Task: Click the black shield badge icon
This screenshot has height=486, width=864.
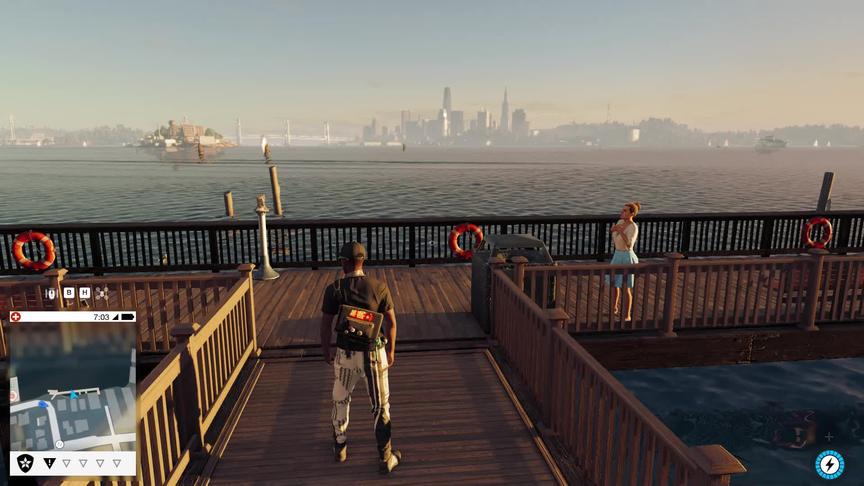Action: pyautogui.click(x=25, y=463)
